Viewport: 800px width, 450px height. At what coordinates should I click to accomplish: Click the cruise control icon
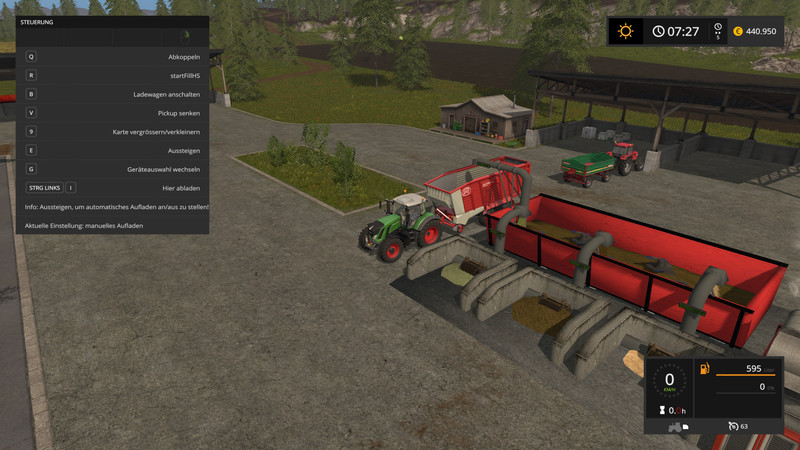[732, 426]
